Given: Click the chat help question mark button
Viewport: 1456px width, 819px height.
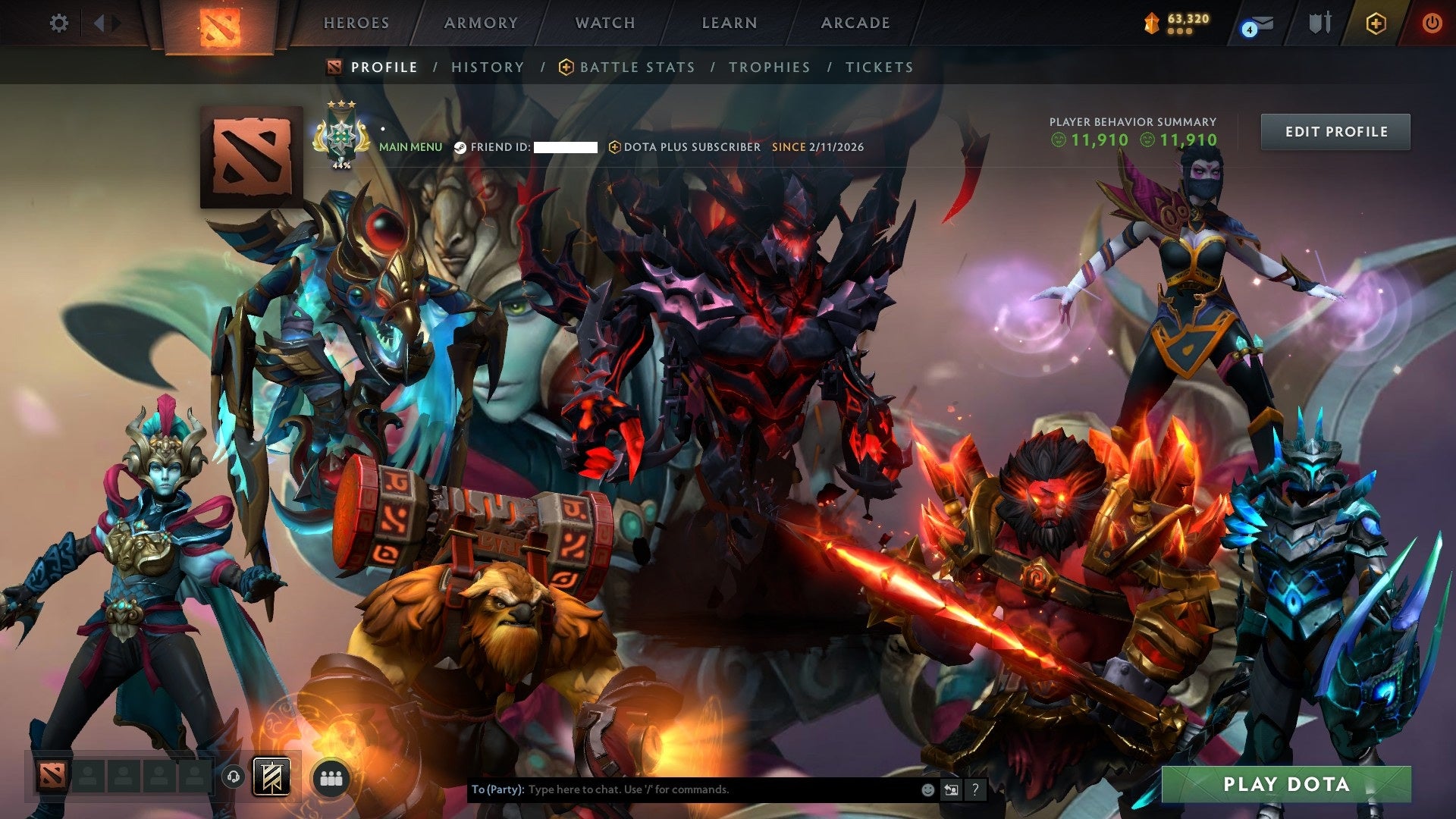Looking at the screenshot, I should pyautogui.click(x=975, y=790).
